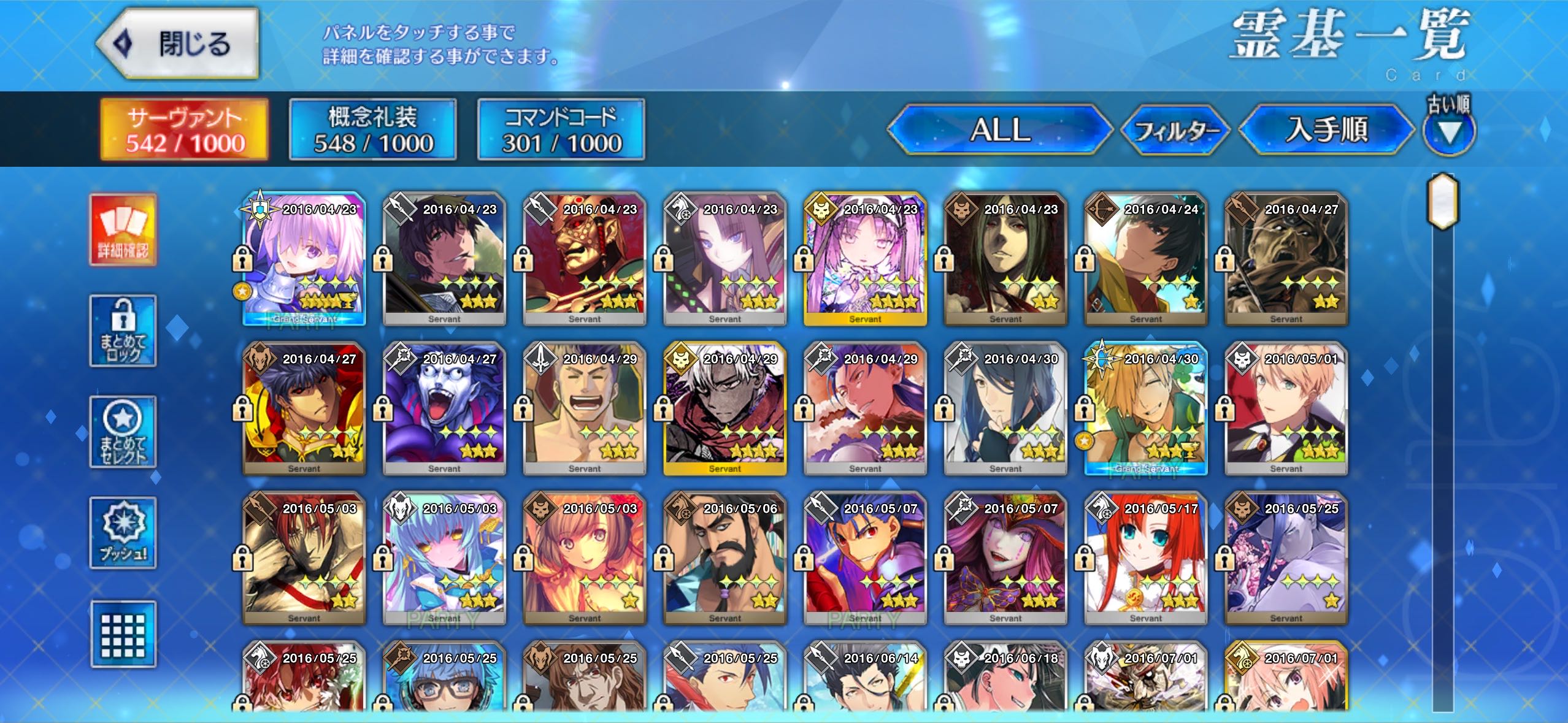Image resolution: width=1568 pixels, height=723 pixels.
Task: Close the servant list with 閉じる
Action: (178, 44)
